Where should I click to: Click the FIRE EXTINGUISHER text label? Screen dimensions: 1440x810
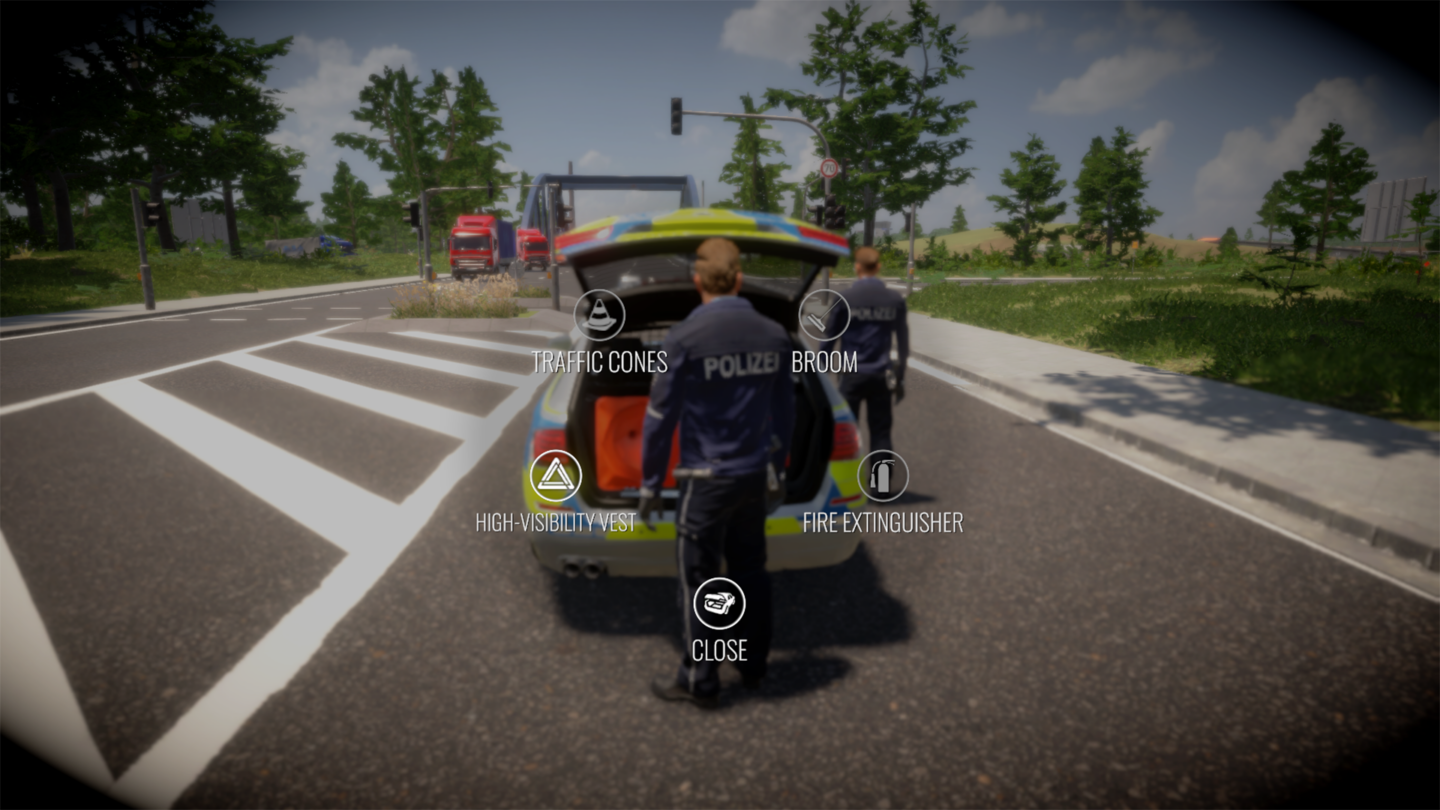[x=883, y=522]
